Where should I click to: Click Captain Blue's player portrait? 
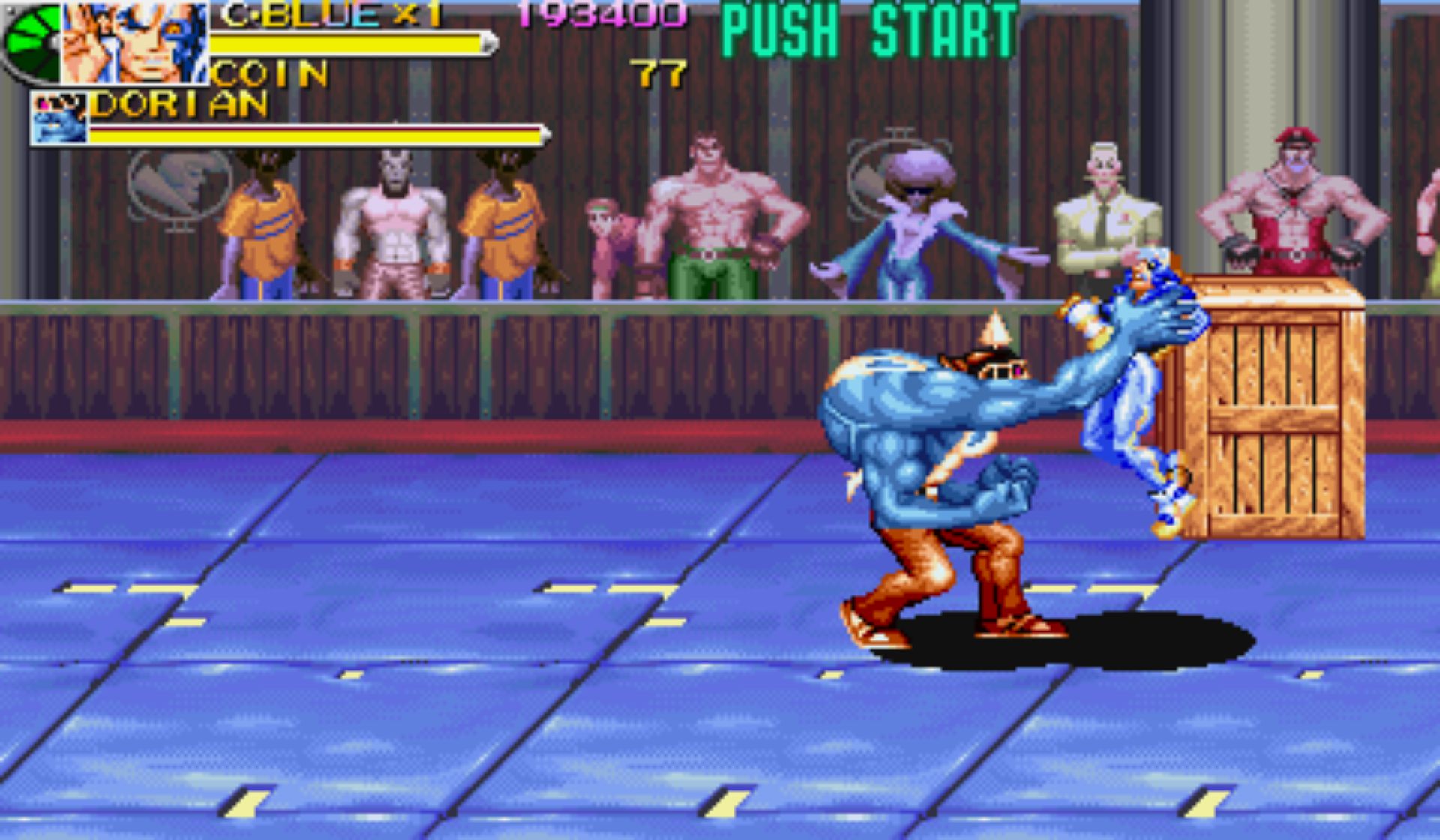(x=135, y=42)
